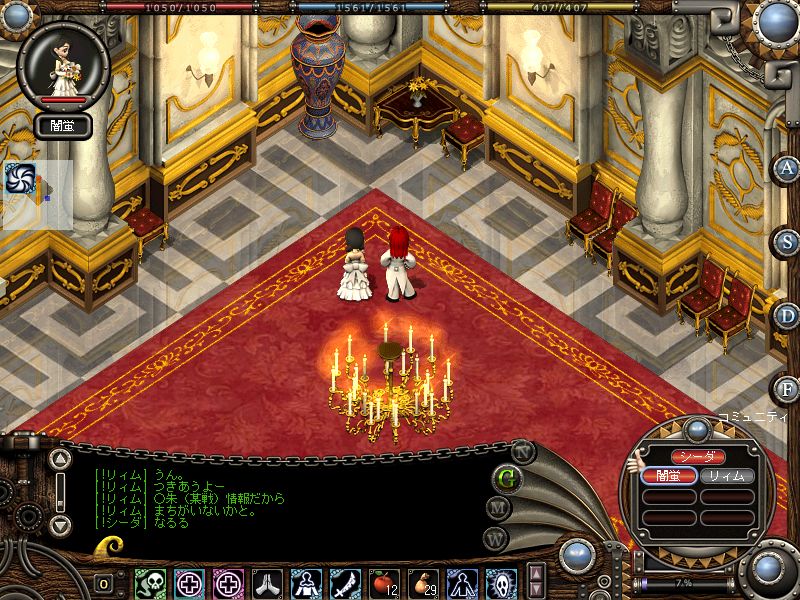The image size is (800, 600).
Task: Click the round S shortcut button
Action: coord(787,241)
